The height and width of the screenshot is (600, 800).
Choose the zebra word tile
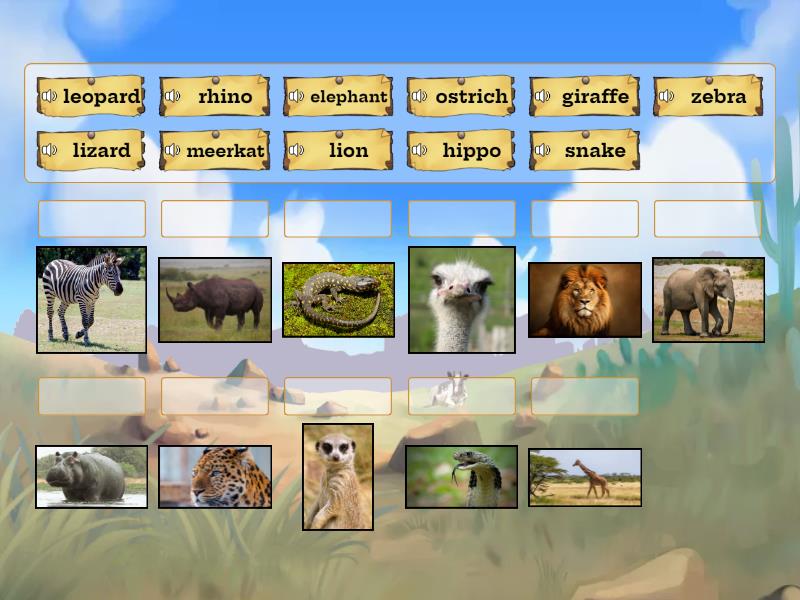pyautogui.click(x=717, y=97)
